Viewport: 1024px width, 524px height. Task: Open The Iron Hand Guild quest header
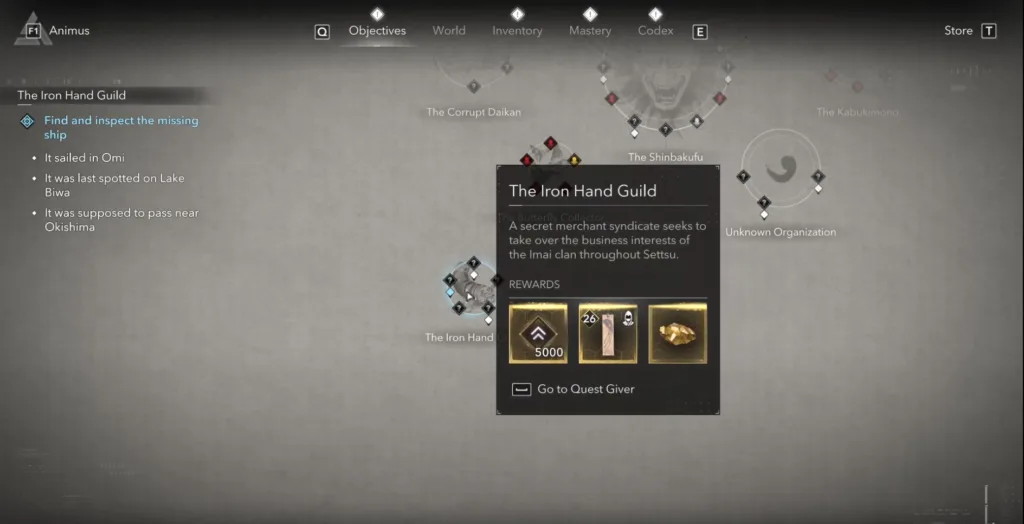pos(72,96)
